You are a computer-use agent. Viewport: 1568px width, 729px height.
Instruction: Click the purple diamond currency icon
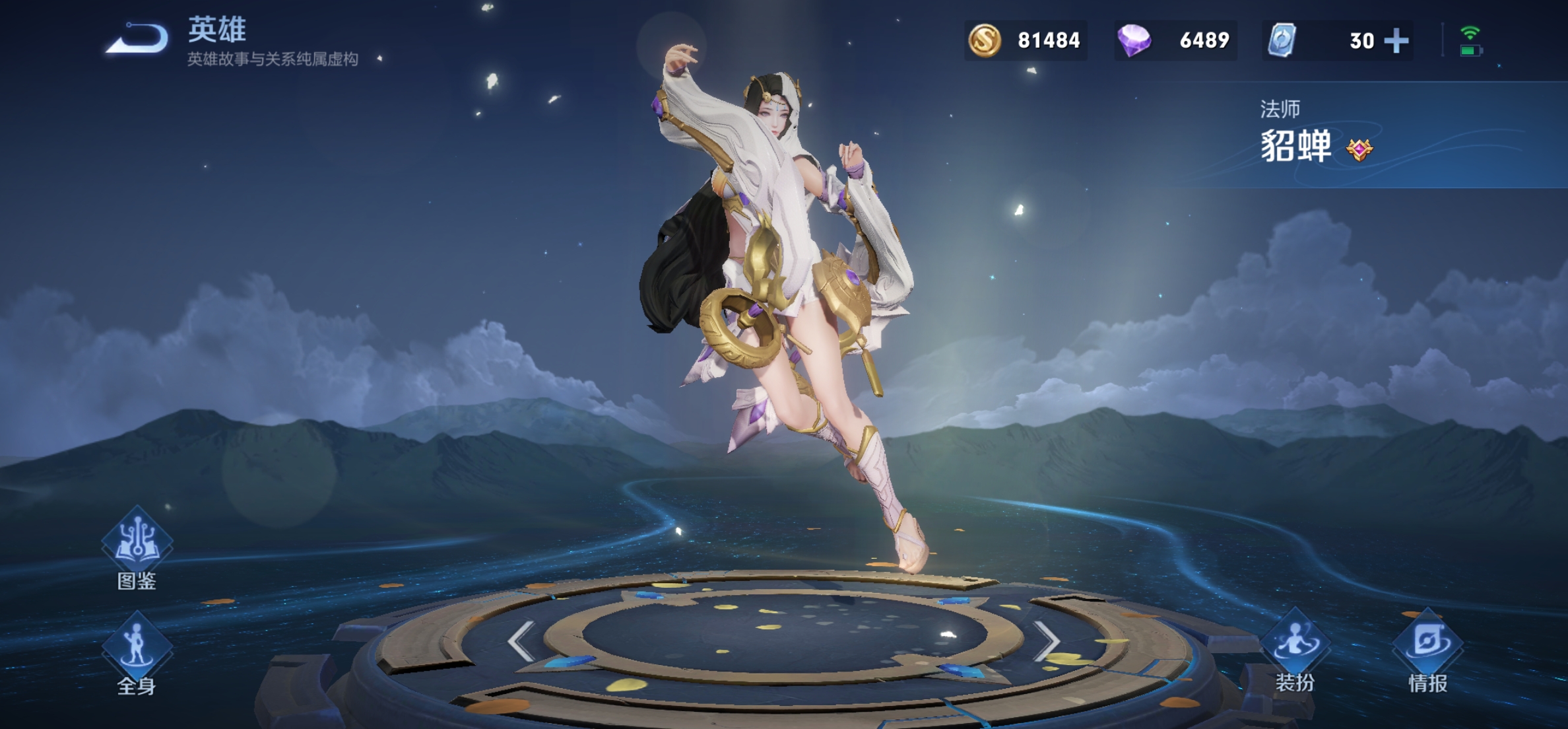[x=1138, y=40]
